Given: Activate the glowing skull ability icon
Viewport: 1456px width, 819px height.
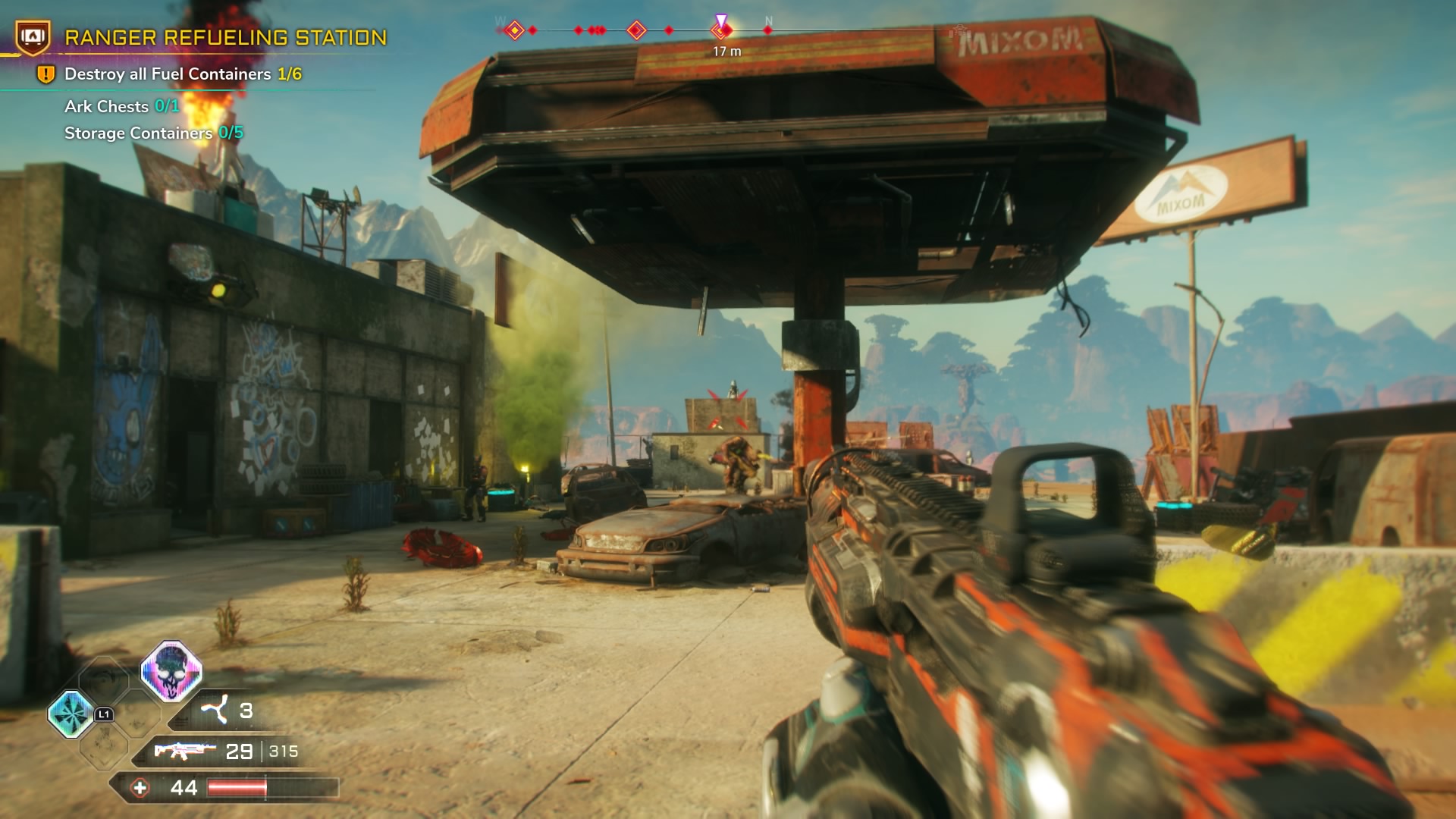Looking at the screenshot, I should pyautogui.click(x=171, y=670).
